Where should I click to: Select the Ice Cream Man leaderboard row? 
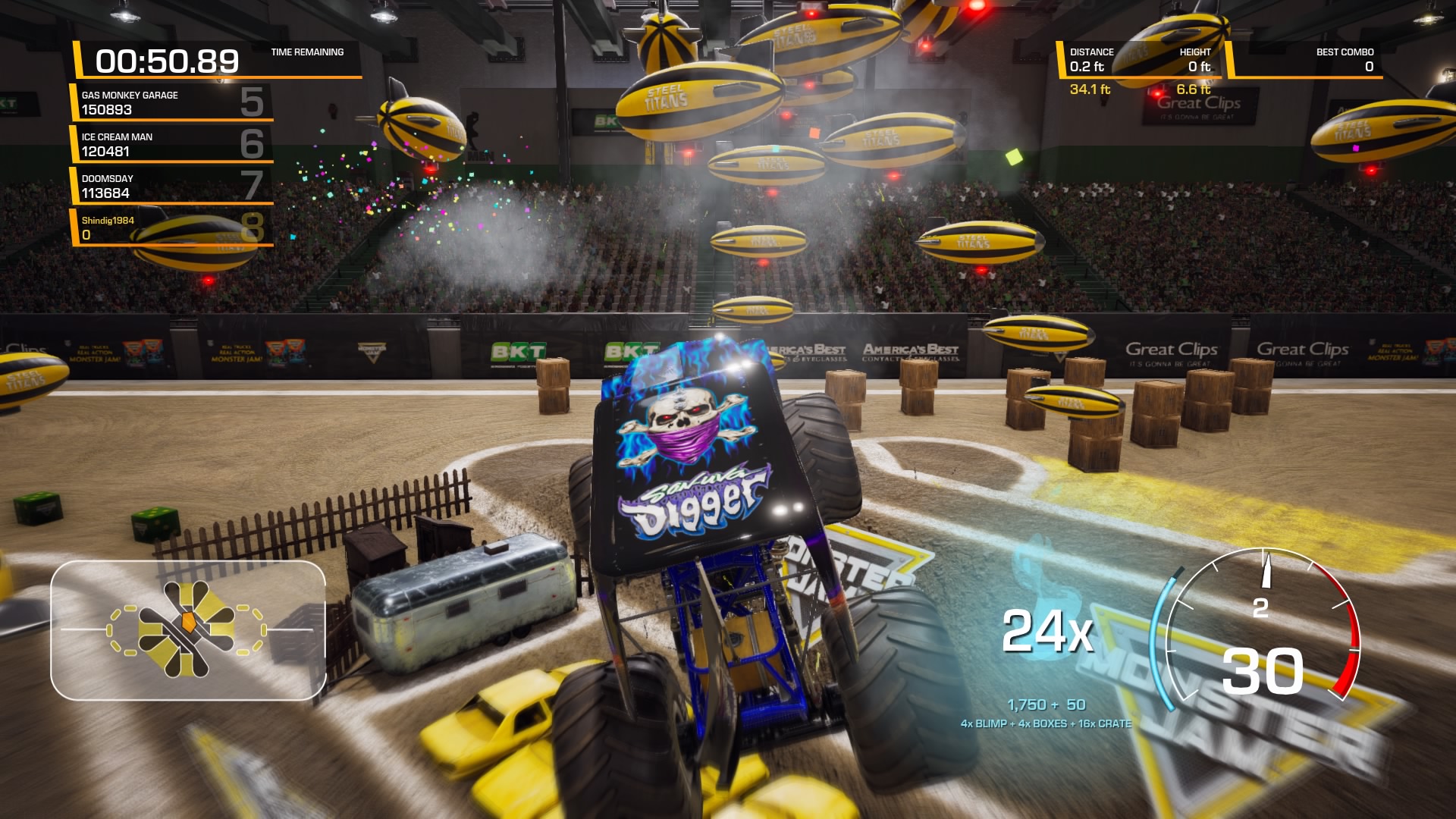(172, 144)
